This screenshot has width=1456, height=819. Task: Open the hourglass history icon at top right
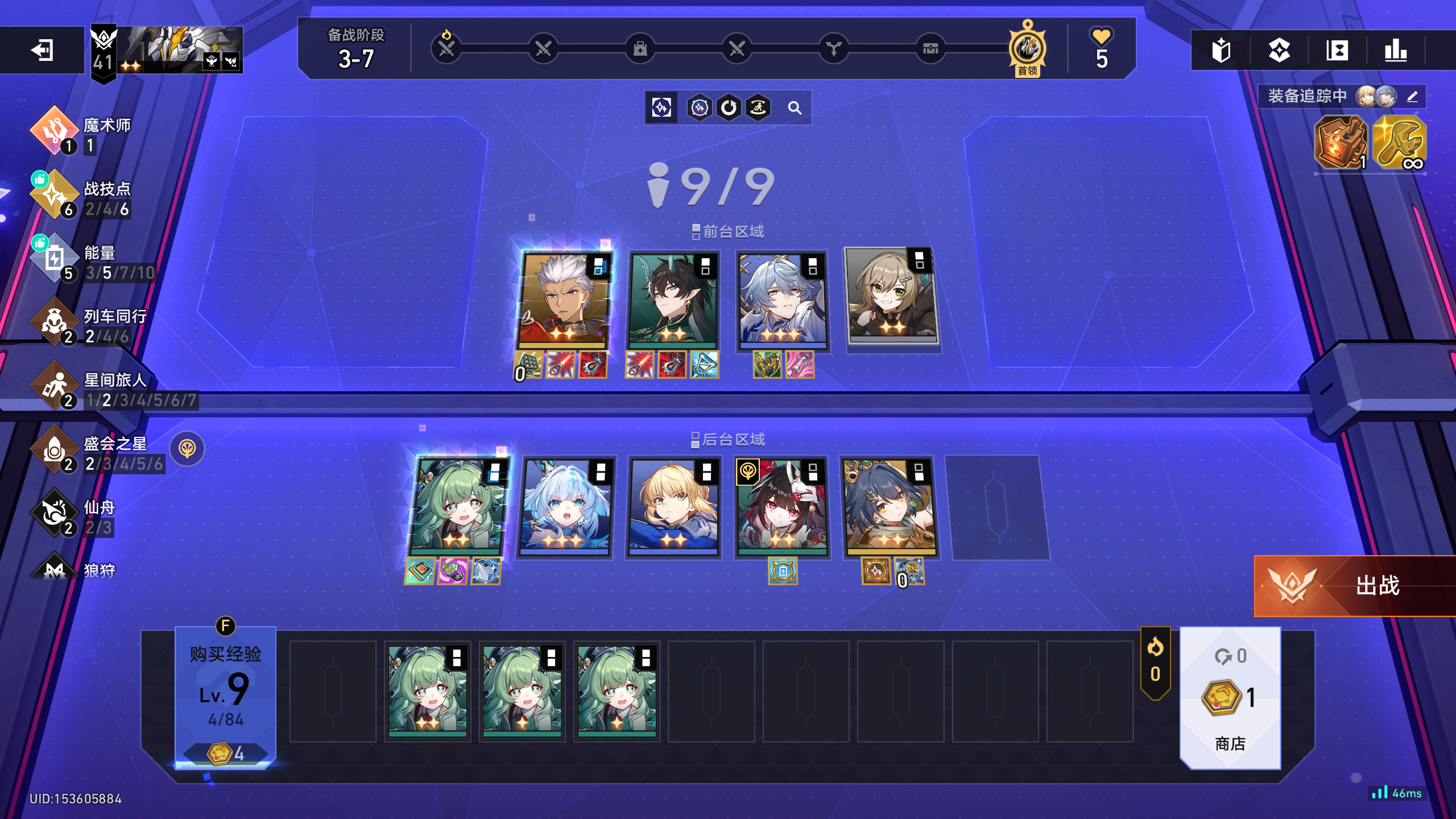click(x=1337, y=51)
